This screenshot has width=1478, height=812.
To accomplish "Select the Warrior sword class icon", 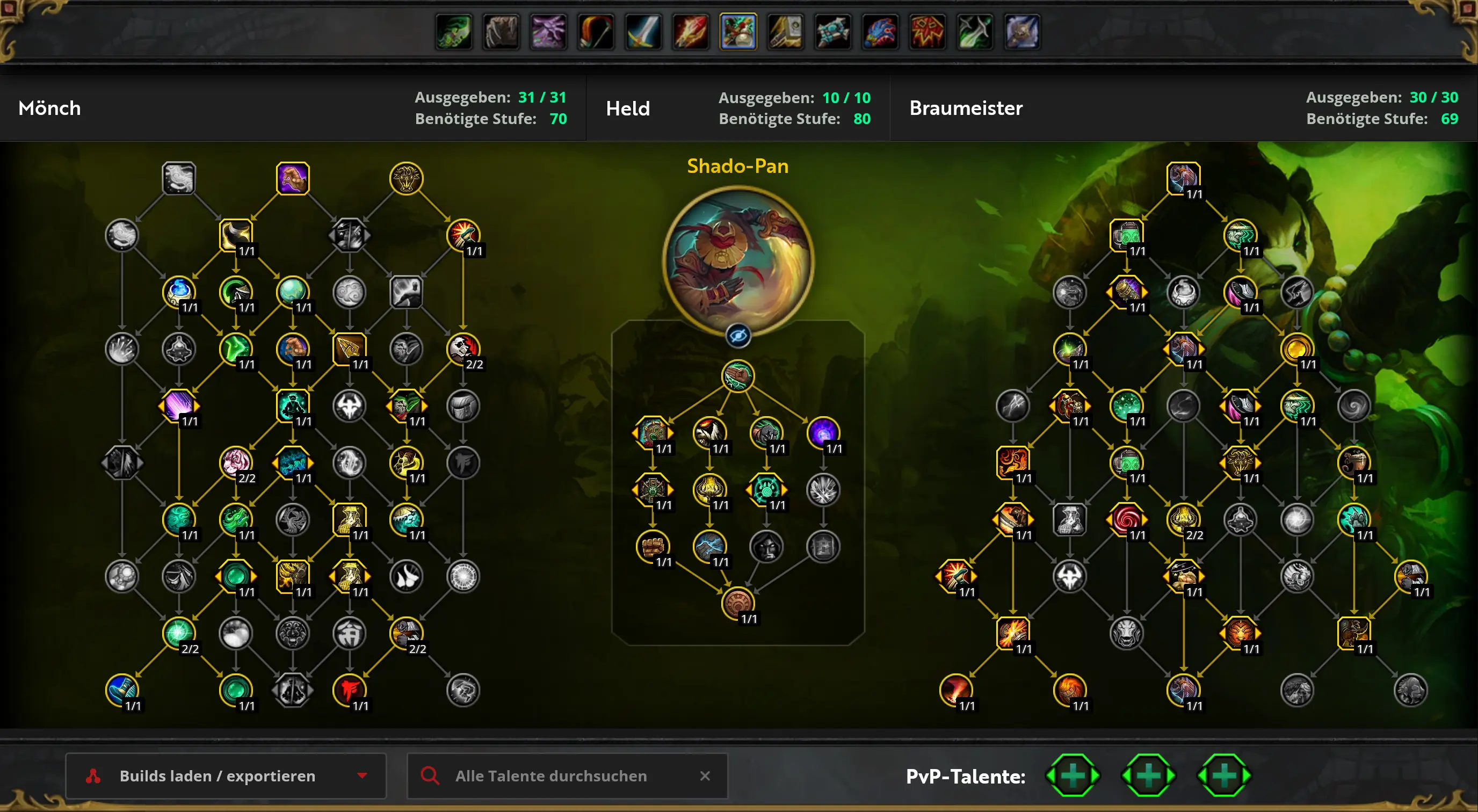I will (x=643, y=32).
